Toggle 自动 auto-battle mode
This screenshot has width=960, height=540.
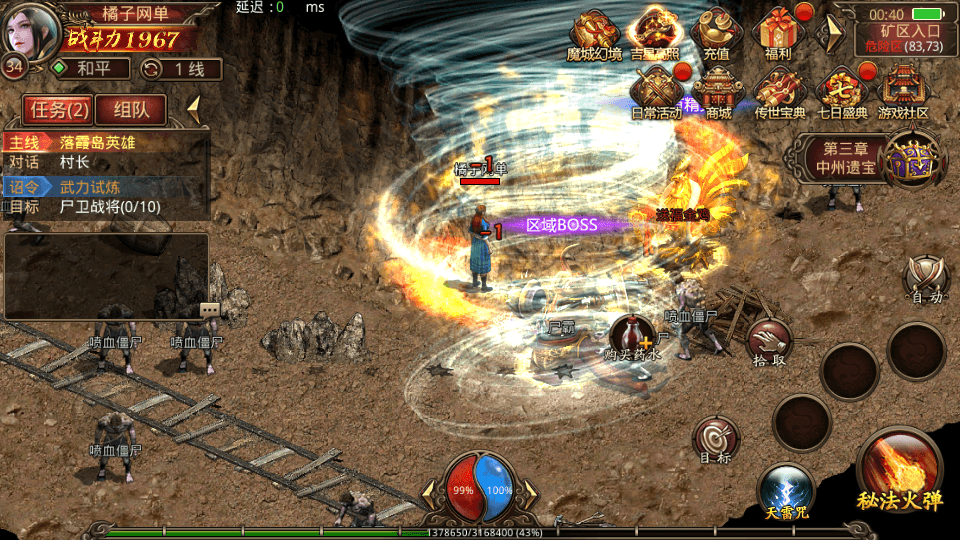click(x=924, y=278)
